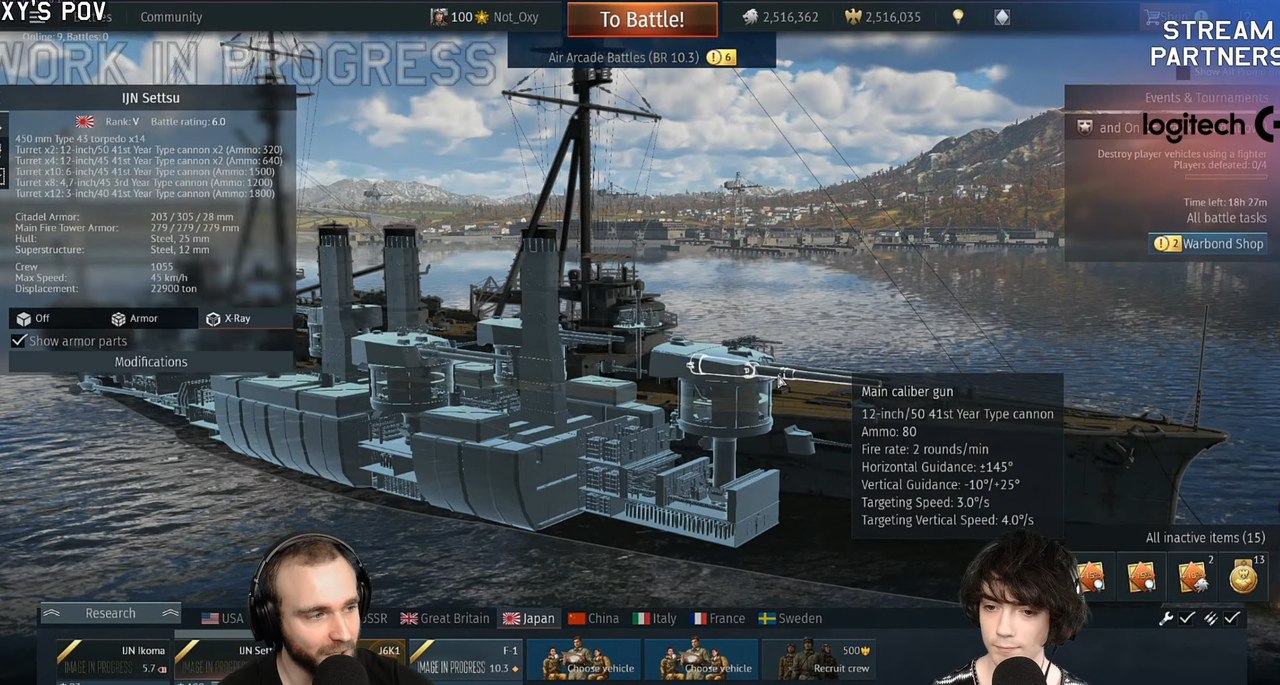
Task: Open the Research tree
Action: [110, 613]
